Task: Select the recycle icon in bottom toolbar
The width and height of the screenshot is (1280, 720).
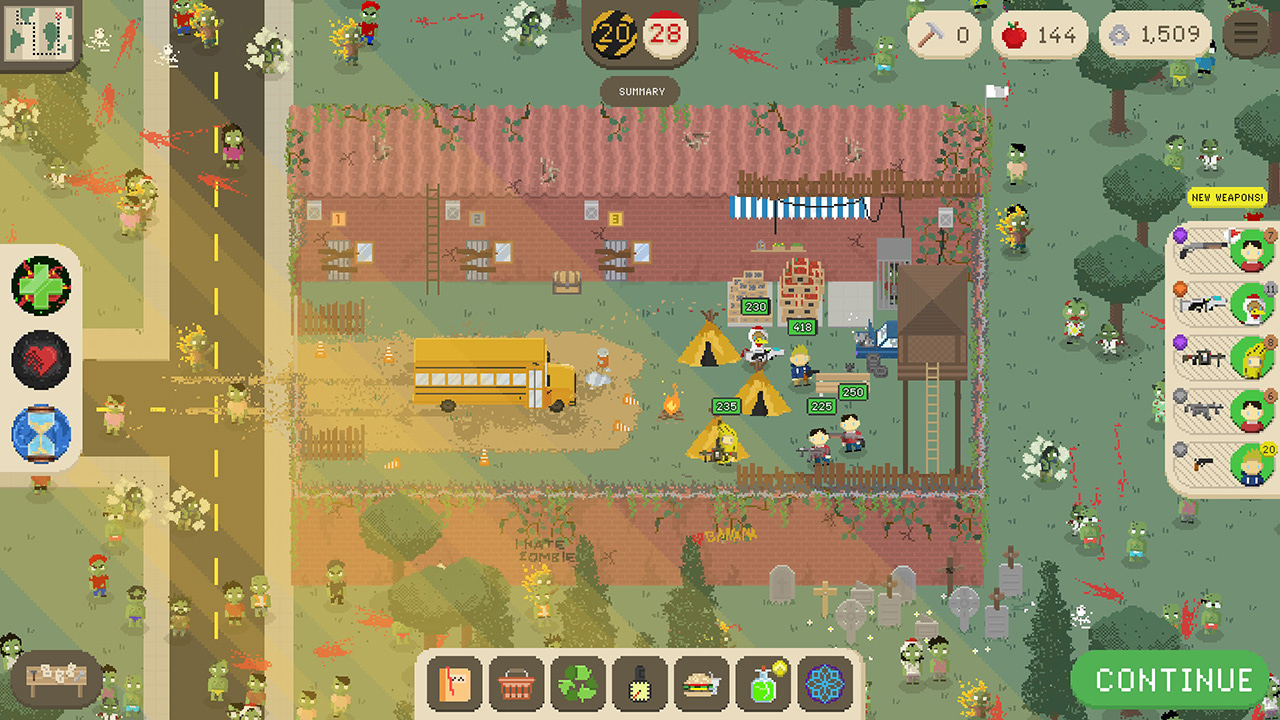Action: pyautogui.click(x=577, y=685)
